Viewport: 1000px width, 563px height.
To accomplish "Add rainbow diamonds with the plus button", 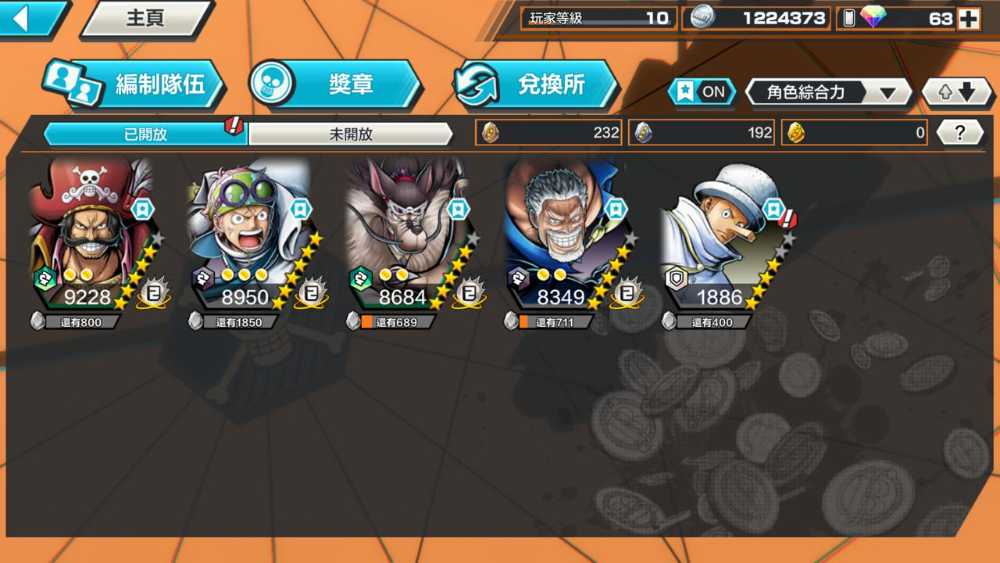I will (968, 18).
